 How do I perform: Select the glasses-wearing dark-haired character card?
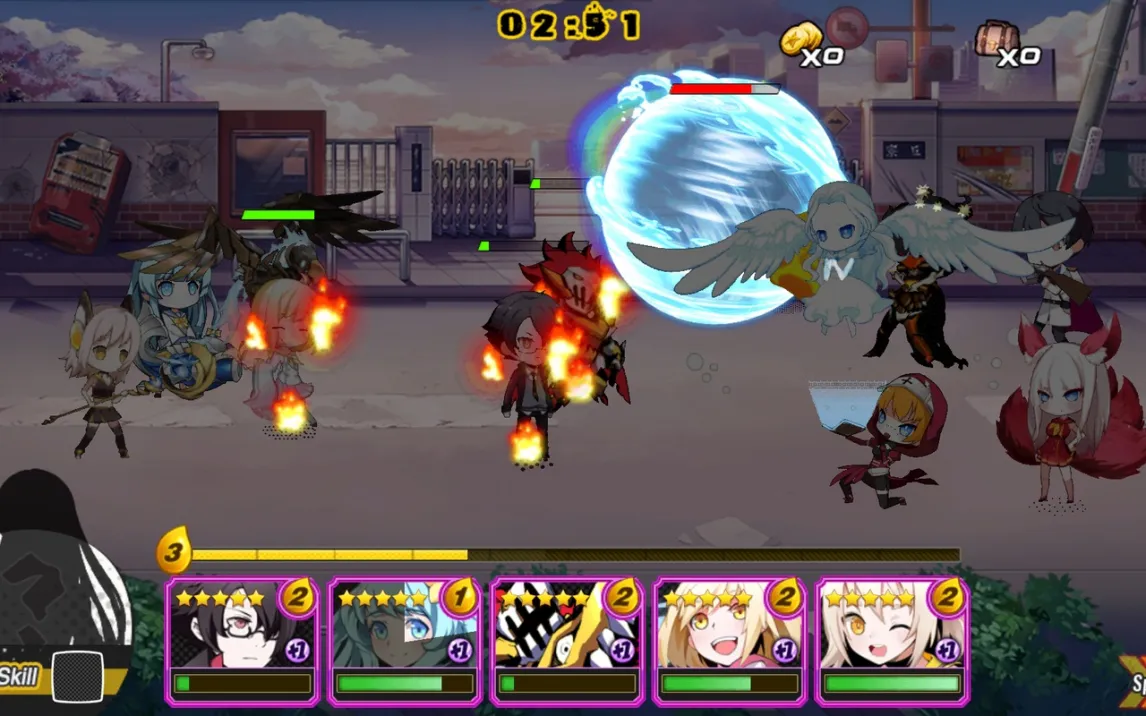[x=241, y=640]
